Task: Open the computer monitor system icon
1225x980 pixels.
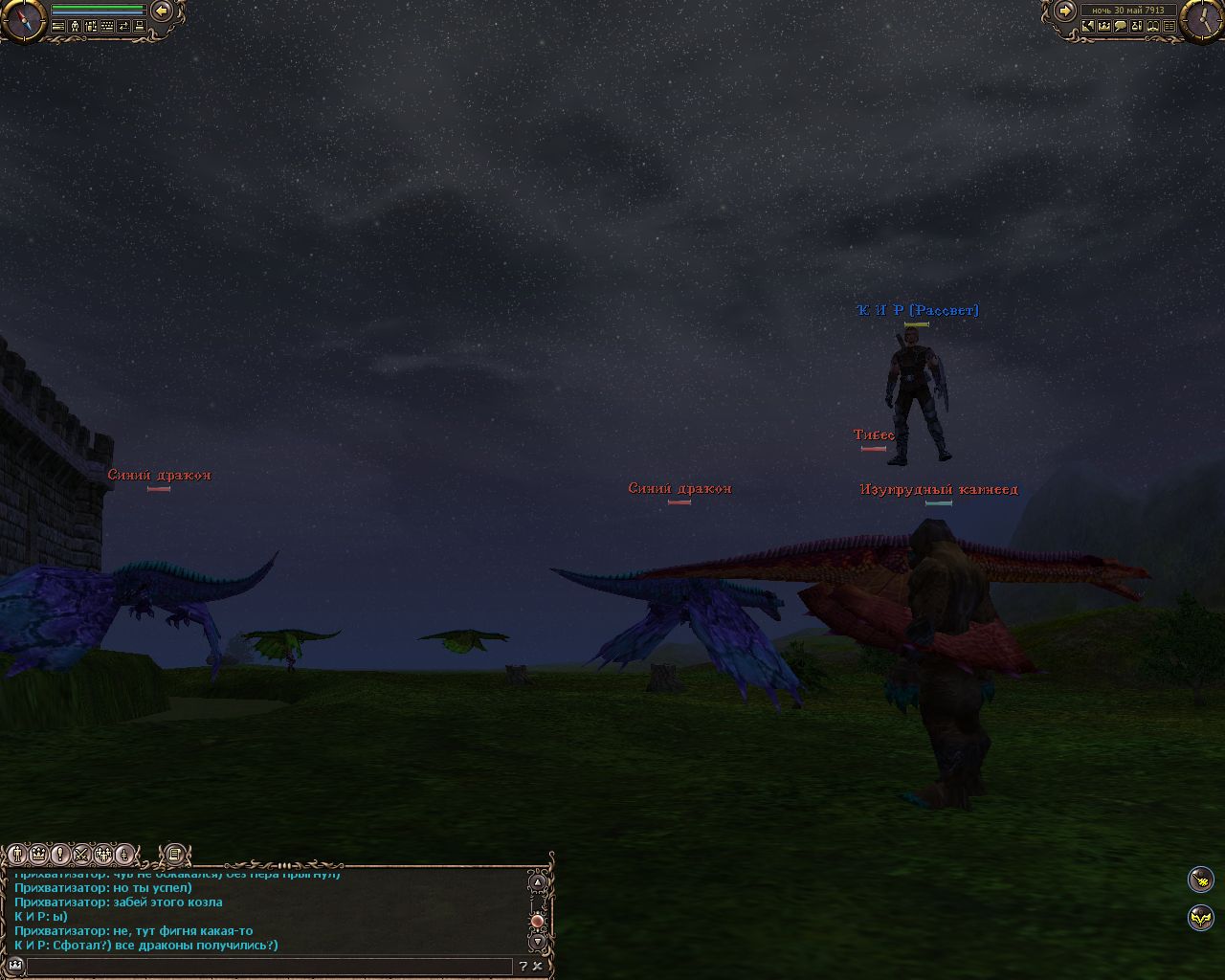Action: point(140,27)
